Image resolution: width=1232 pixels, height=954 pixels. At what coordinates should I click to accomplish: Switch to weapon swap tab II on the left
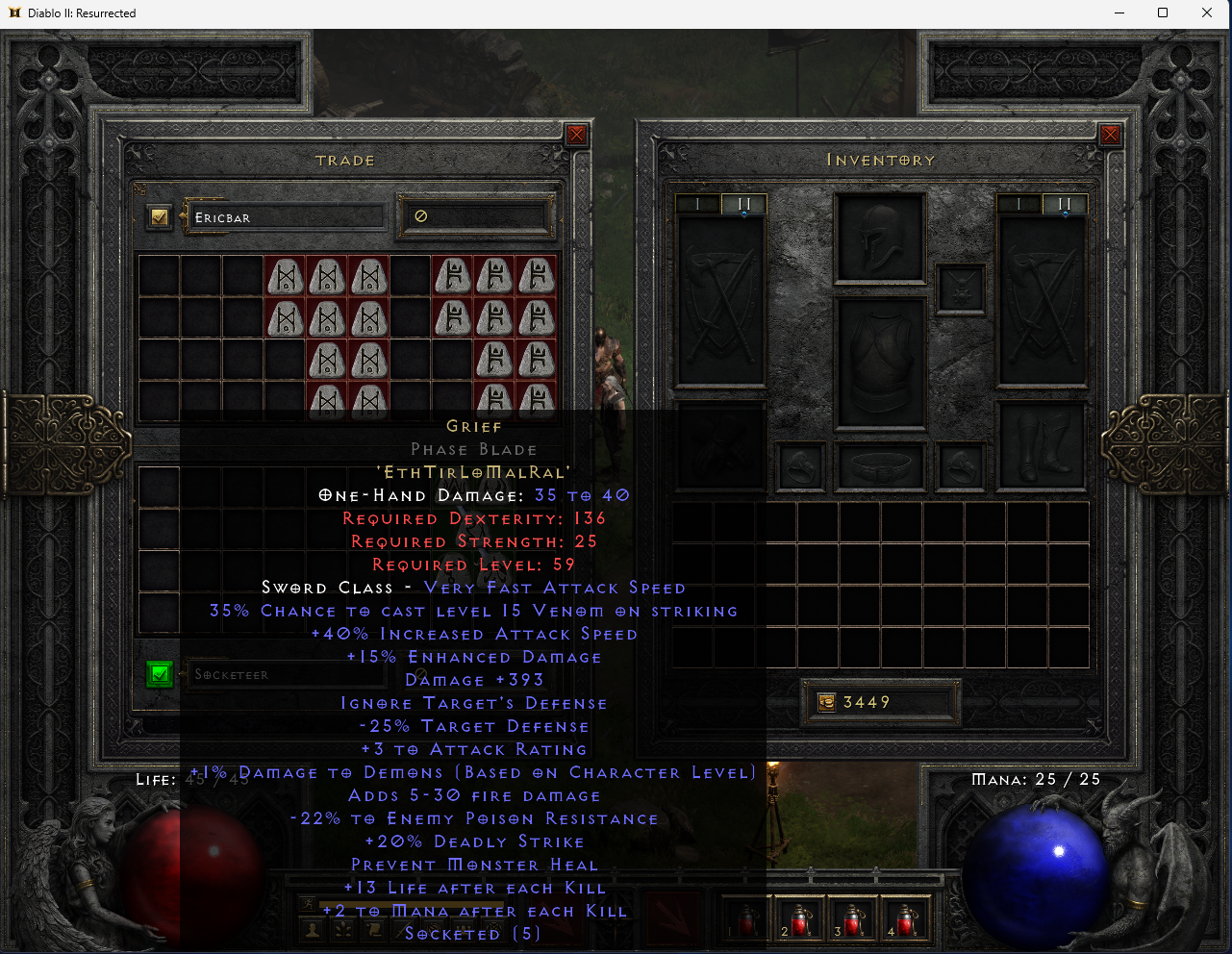[x=745, y=203]
